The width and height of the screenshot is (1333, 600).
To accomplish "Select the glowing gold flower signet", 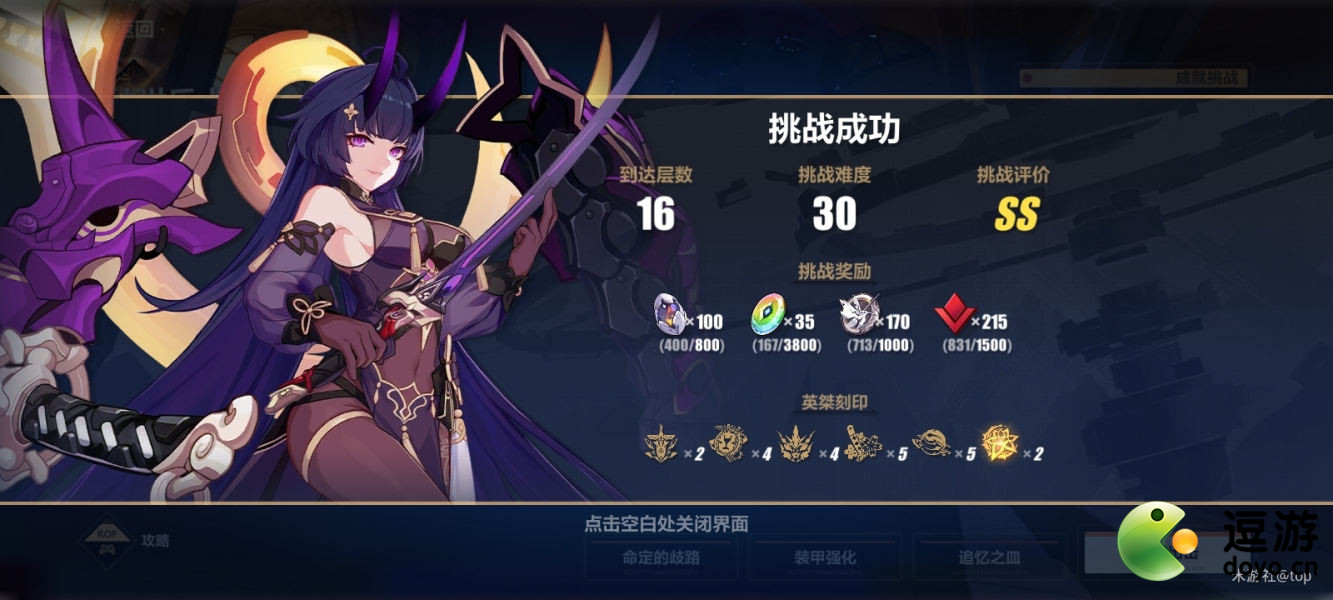I will coord(998,443).
